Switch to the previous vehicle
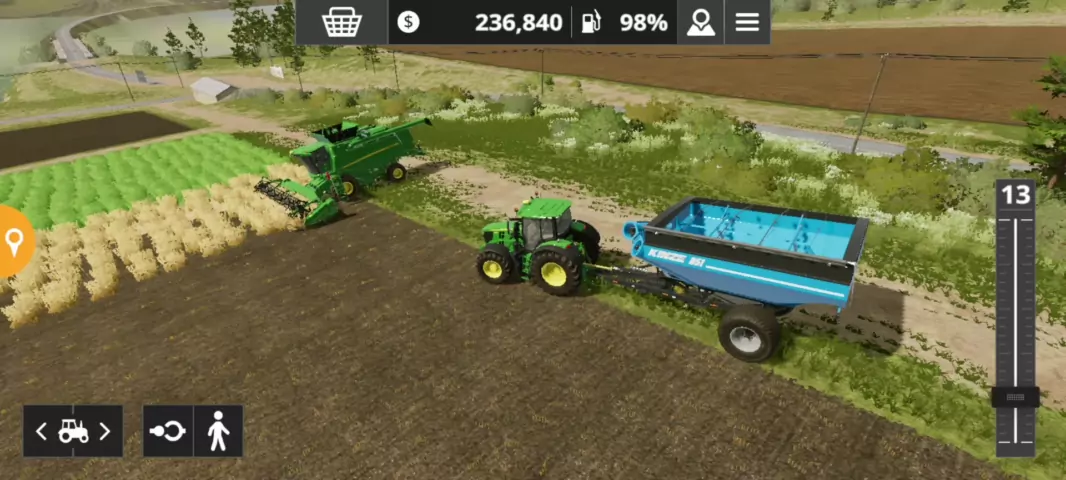The image size is (1066, 480). pyautogui.click(x=41, y=431)
